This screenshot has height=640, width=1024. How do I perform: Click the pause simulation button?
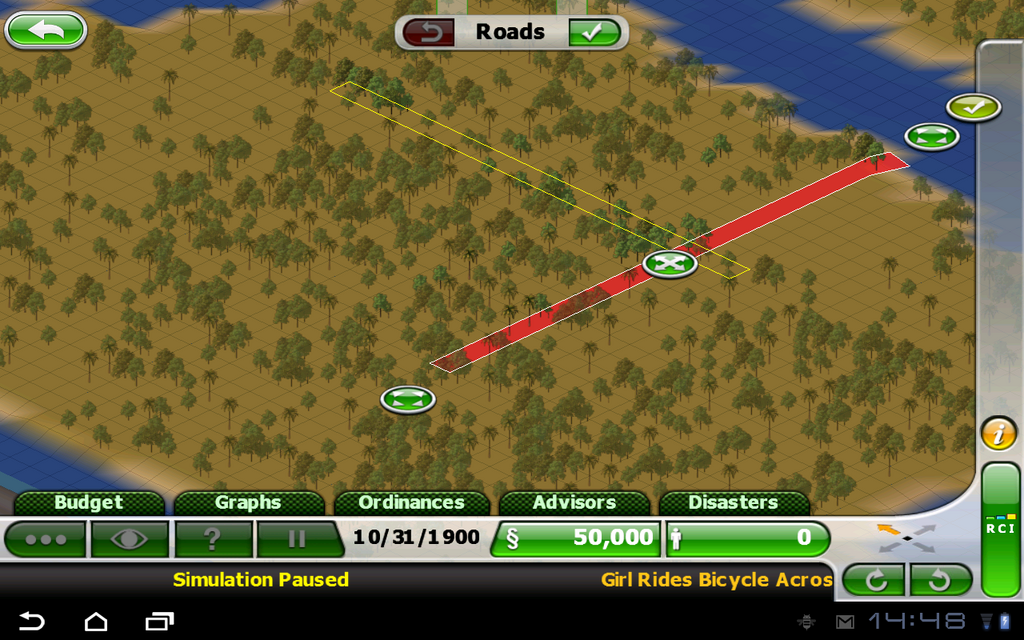point(296,539)
